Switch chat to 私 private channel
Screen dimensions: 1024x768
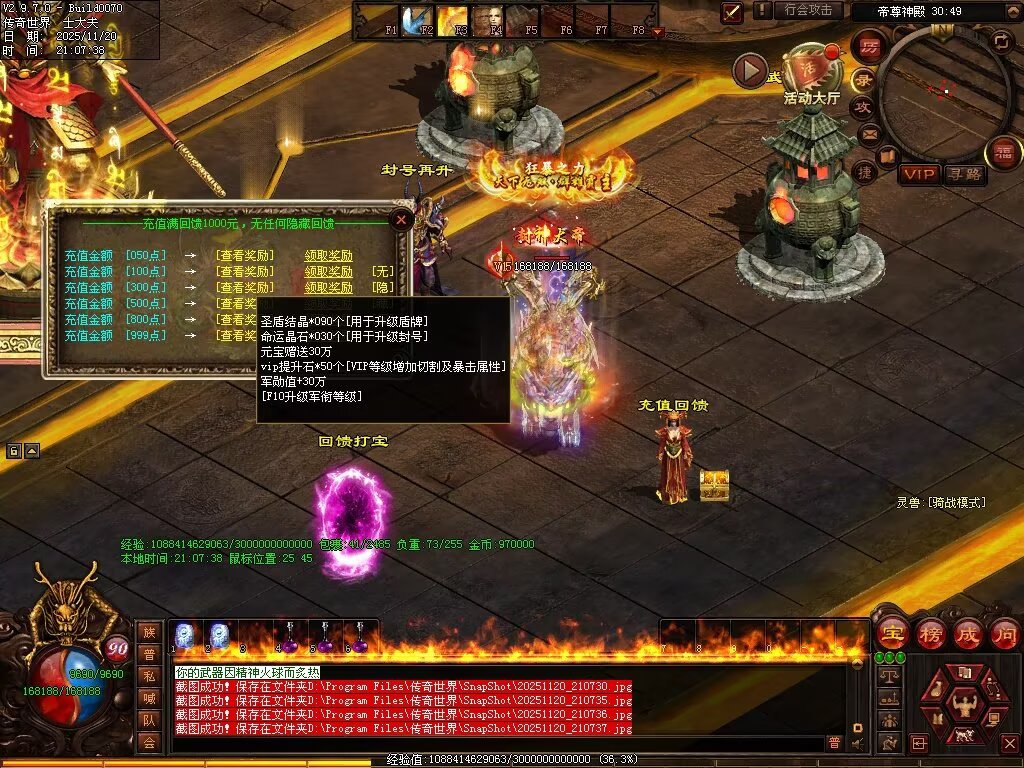148,675
